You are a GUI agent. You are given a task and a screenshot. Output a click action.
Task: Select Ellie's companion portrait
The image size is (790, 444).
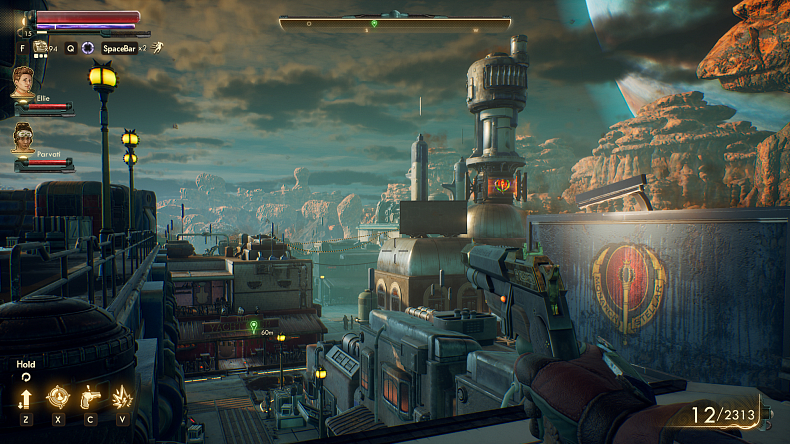point(23,82)
